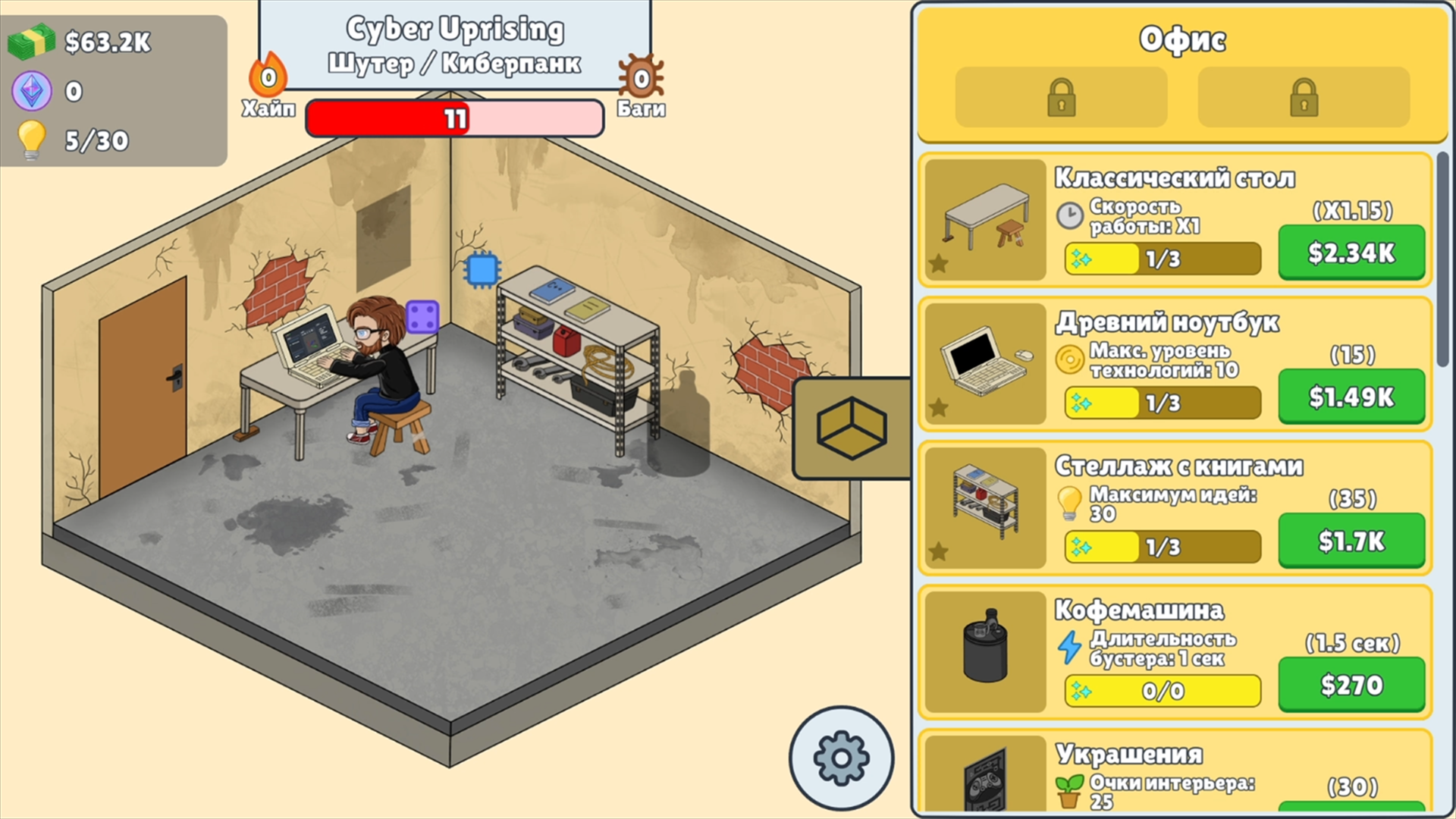Screen dimensions: 1456x819
Task: Click the star under the Древний ноутбук icon
Action: point(939,409)
